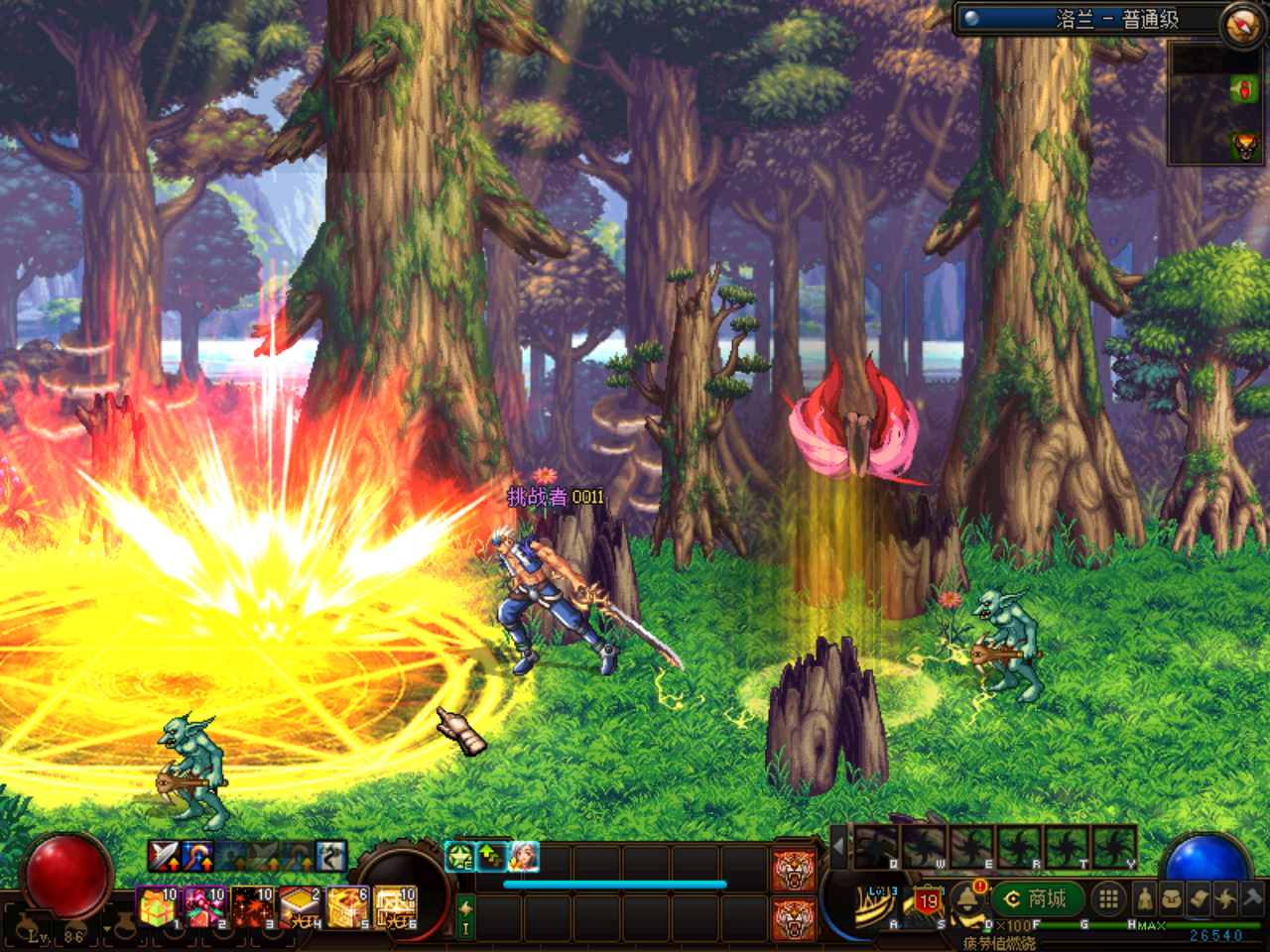
Task: Select the player position room on minimap
Action: pyautogui.click(x=1244, y=91)
